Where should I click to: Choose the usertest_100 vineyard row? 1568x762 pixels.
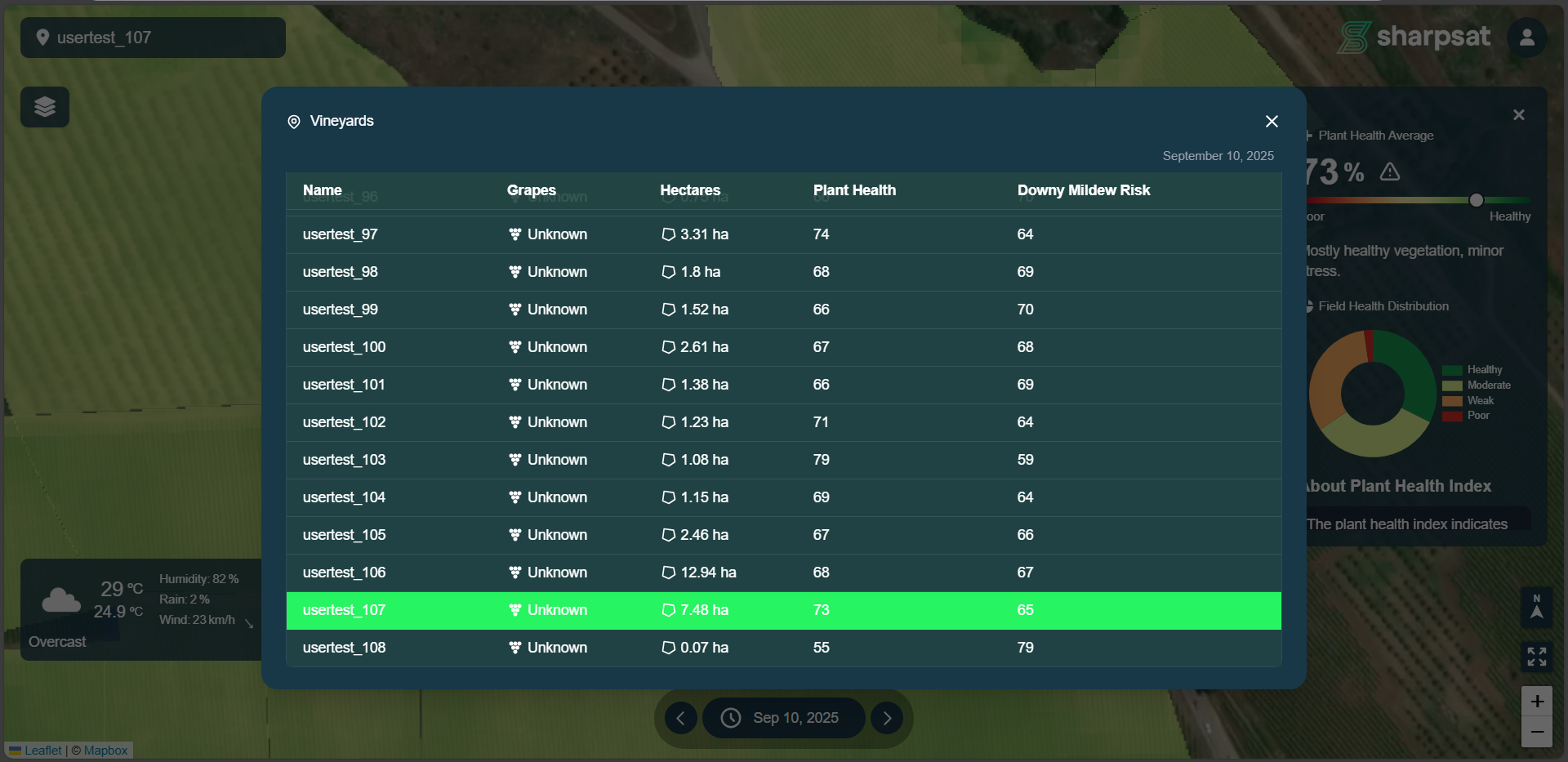[344, 347]
